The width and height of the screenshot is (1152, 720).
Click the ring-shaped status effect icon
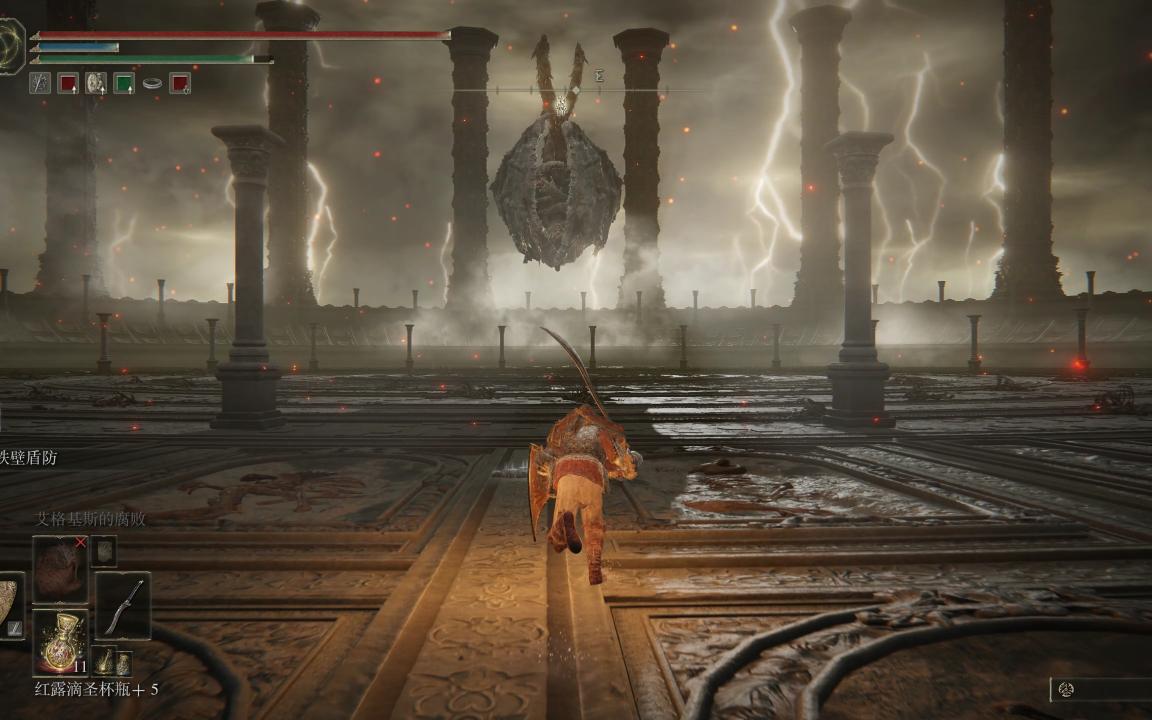point(152,83)
